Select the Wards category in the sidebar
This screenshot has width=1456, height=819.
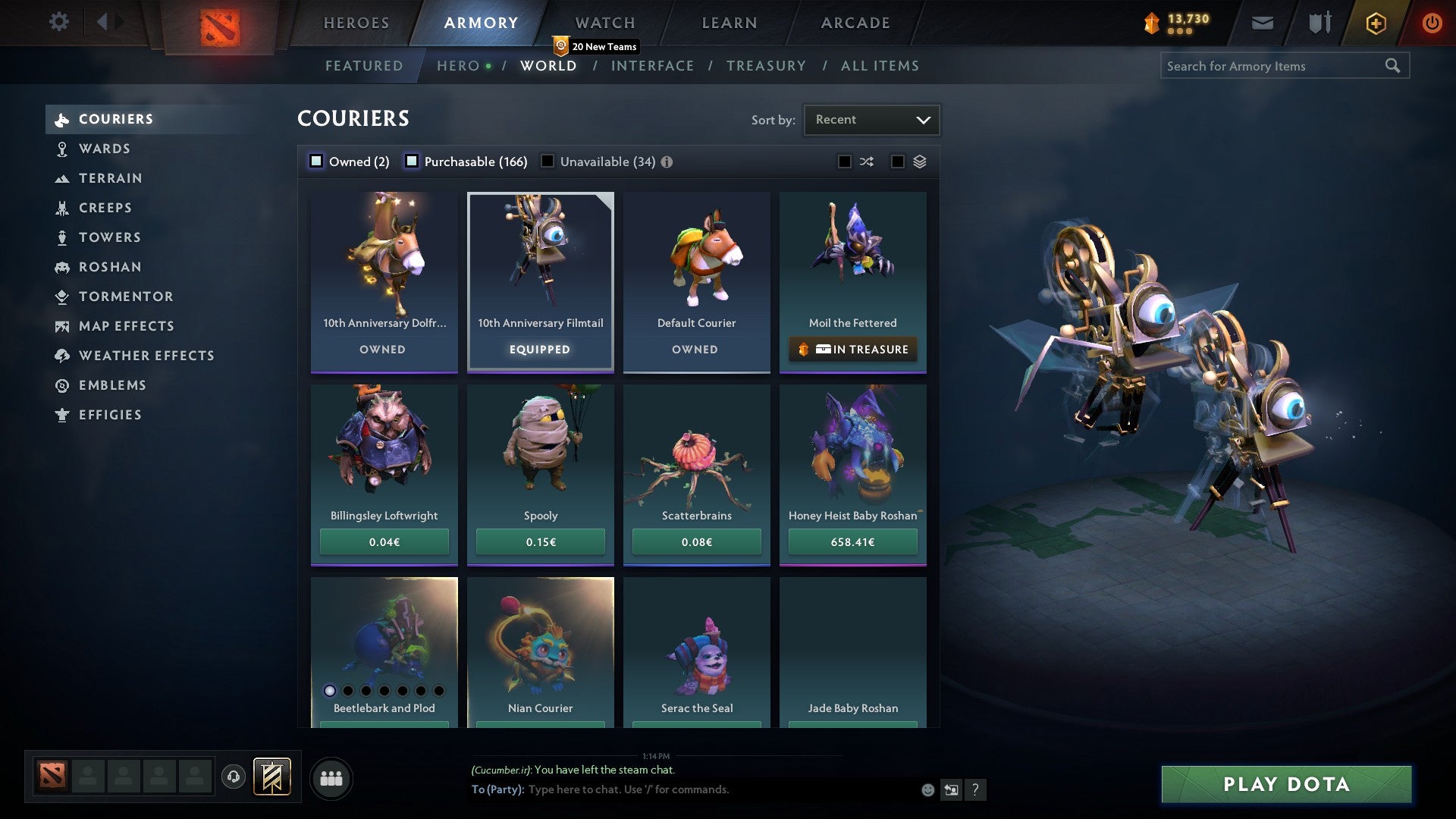click(x=104, y=149)
